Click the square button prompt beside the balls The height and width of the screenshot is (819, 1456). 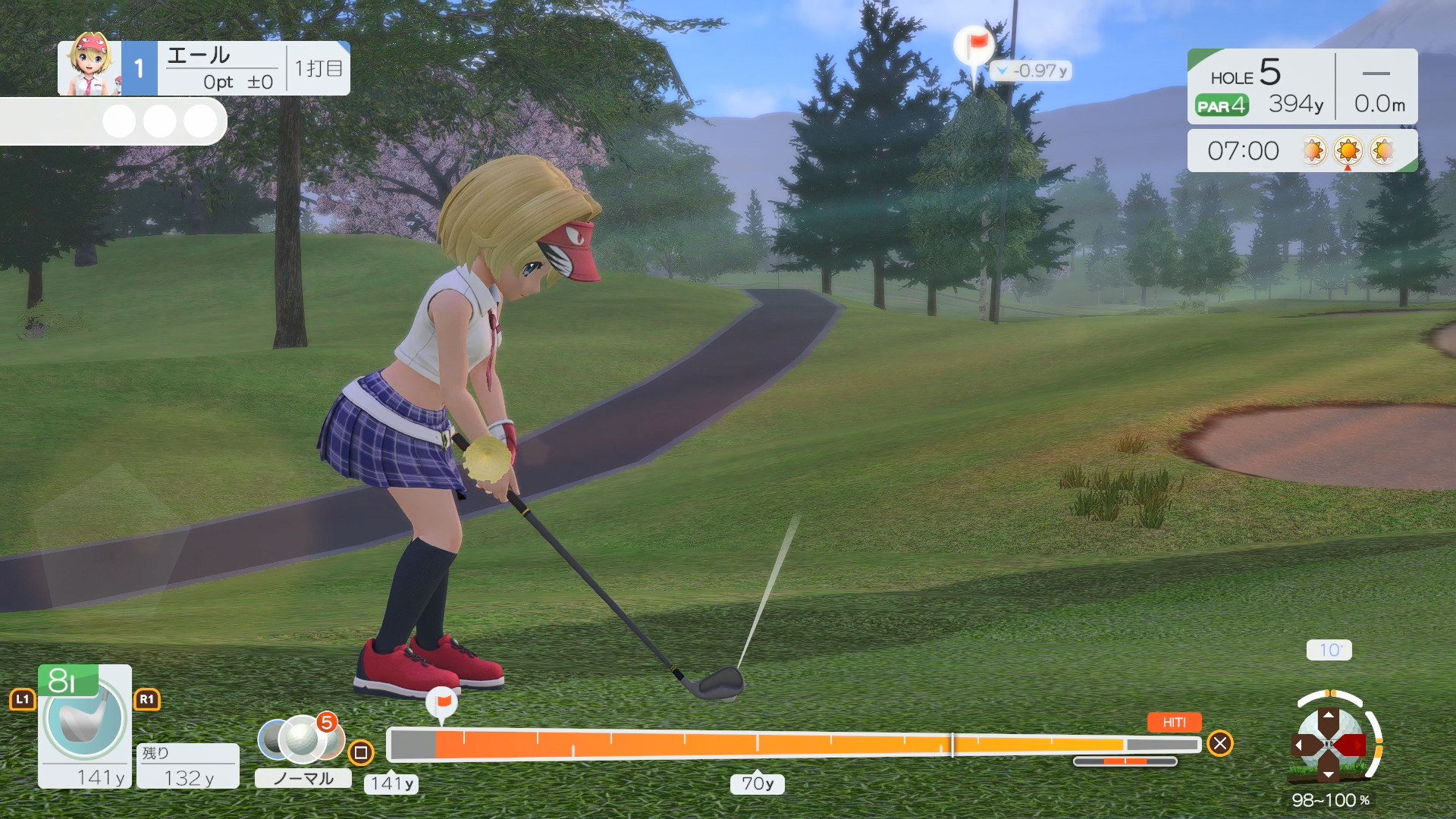click(362, 753)
